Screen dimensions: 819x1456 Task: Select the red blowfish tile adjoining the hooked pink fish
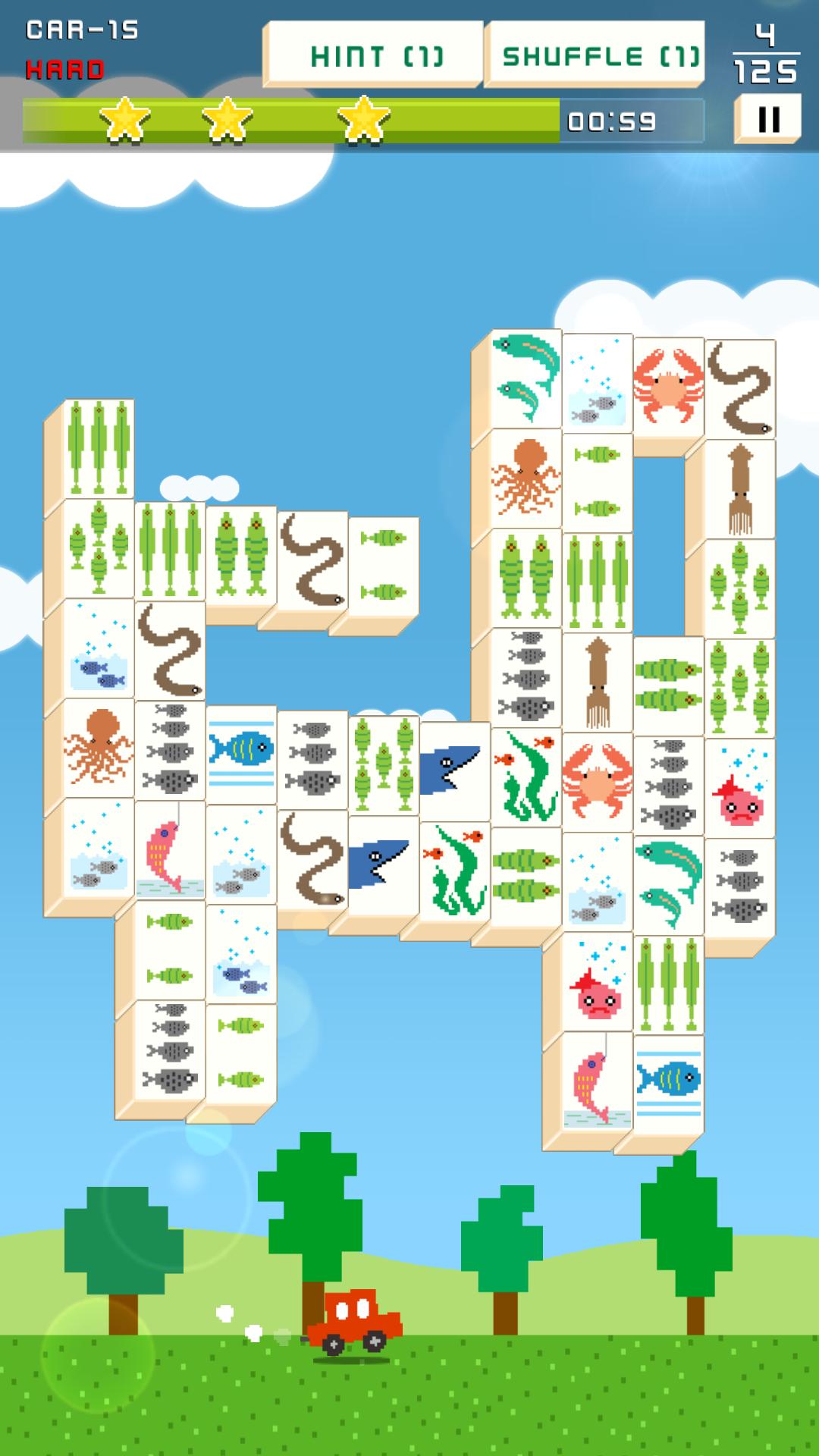pos(598,983)
